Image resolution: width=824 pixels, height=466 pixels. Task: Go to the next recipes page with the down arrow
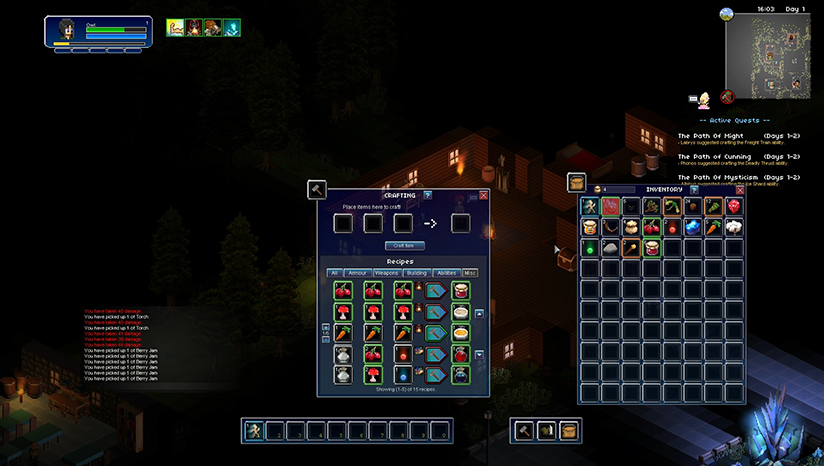click(479, 355)
